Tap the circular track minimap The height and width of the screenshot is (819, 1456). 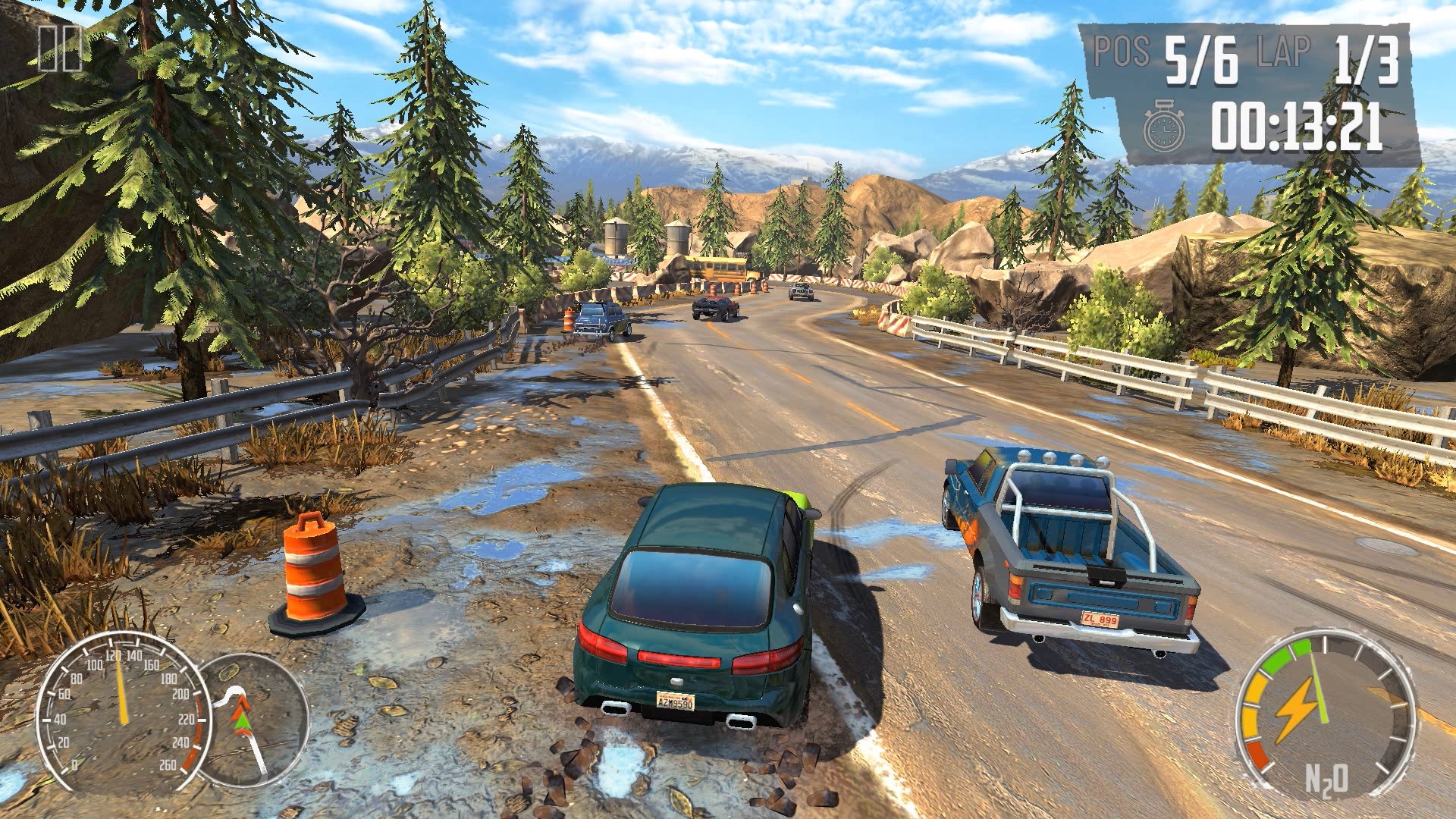[254, 720]
